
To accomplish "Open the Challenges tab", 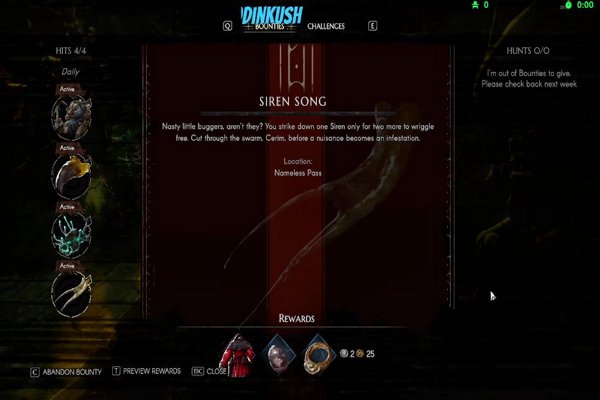I will [326, 26].
